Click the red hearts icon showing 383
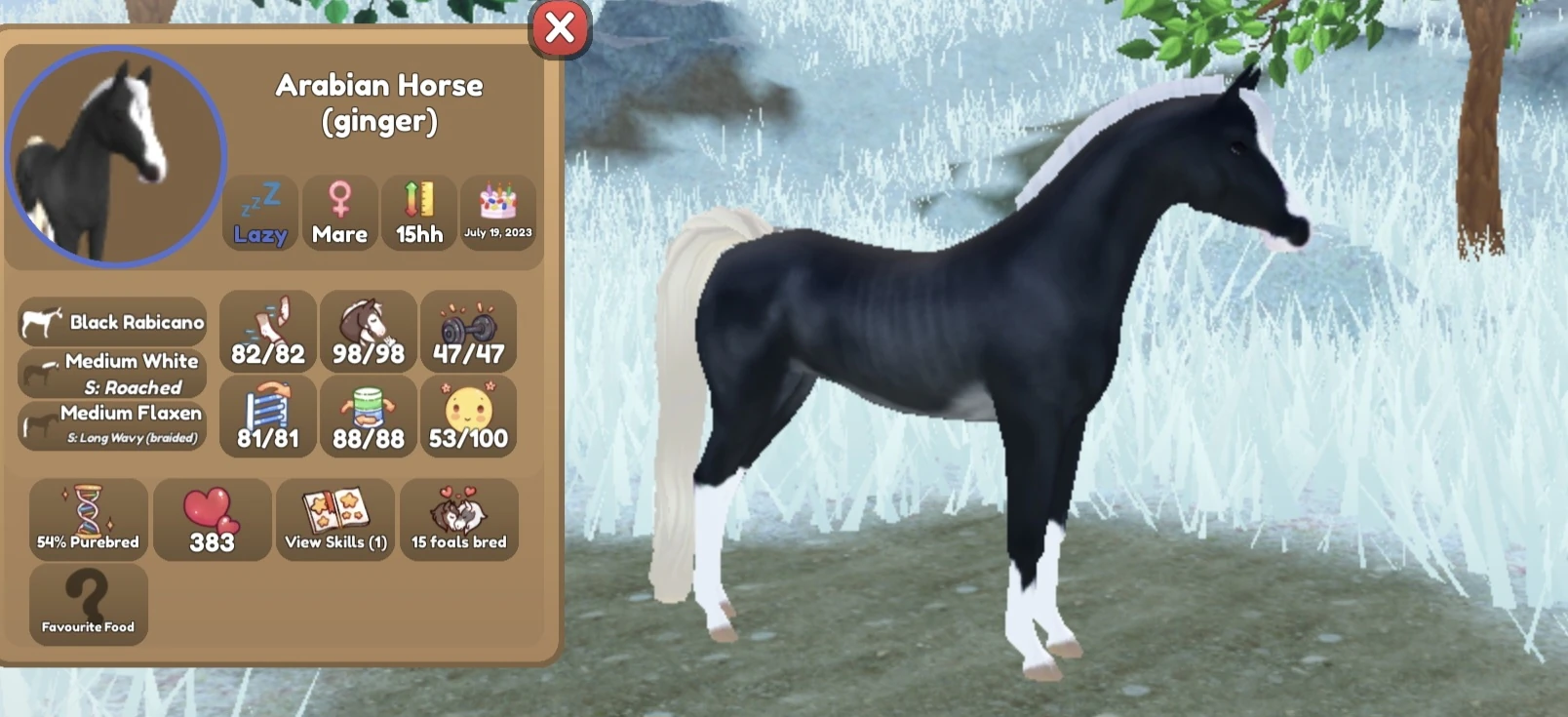The height and width of the screenshot is (717, 1568). tap(212, 519)
